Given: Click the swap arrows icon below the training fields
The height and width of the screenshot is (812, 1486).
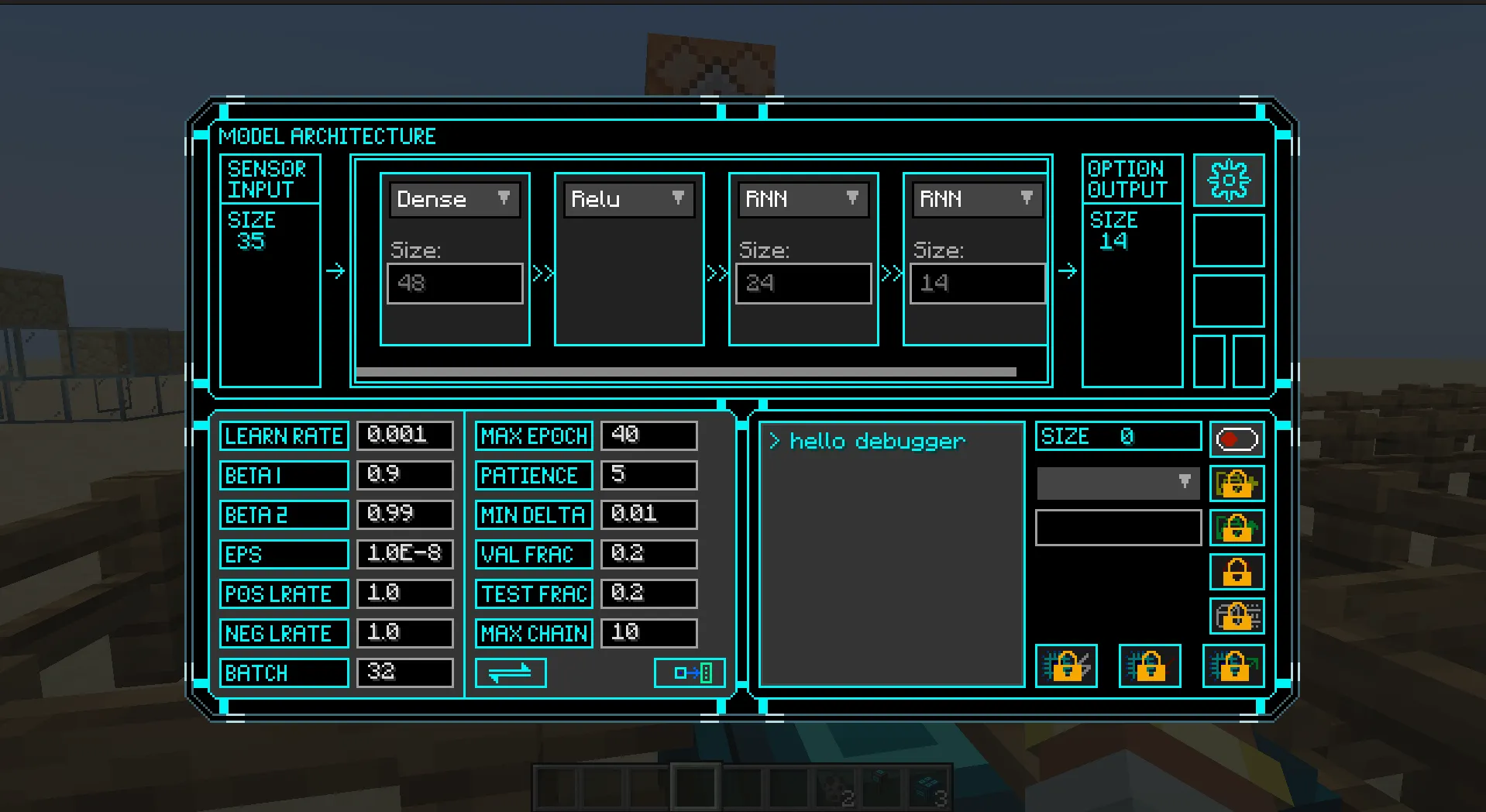Looking at the screenshot, I should tap(511, 673).
